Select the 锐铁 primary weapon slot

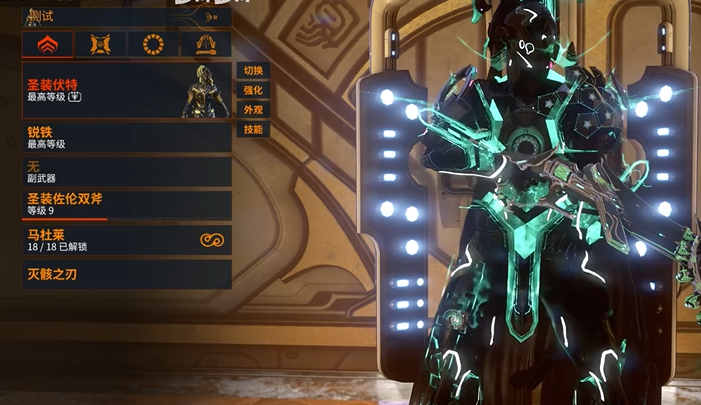pyautogui.click(x=126, y=138)
